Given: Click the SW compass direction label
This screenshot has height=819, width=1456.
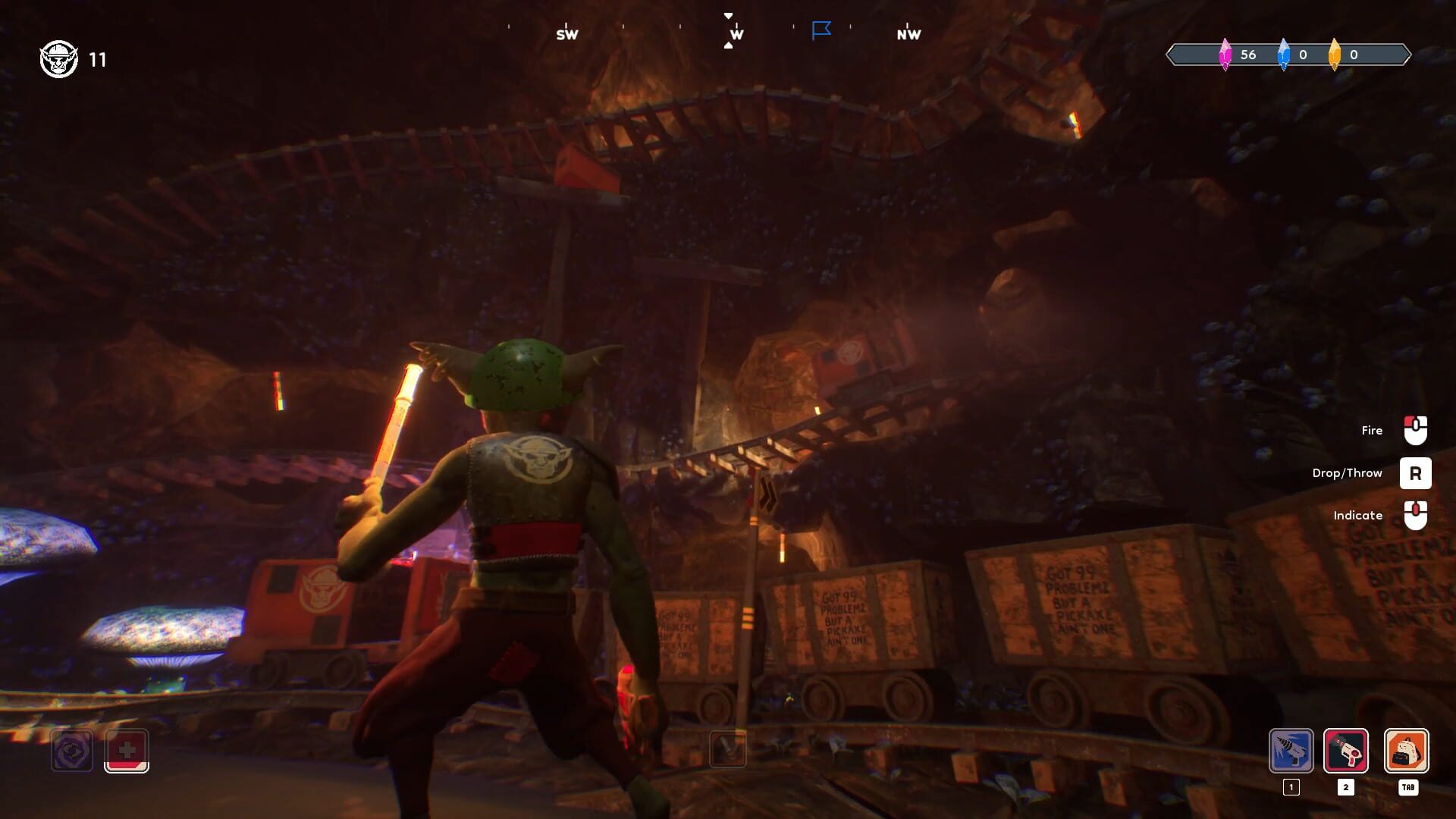Looking at the screenshot, I should pyautogui.click(x=567, y=34).
